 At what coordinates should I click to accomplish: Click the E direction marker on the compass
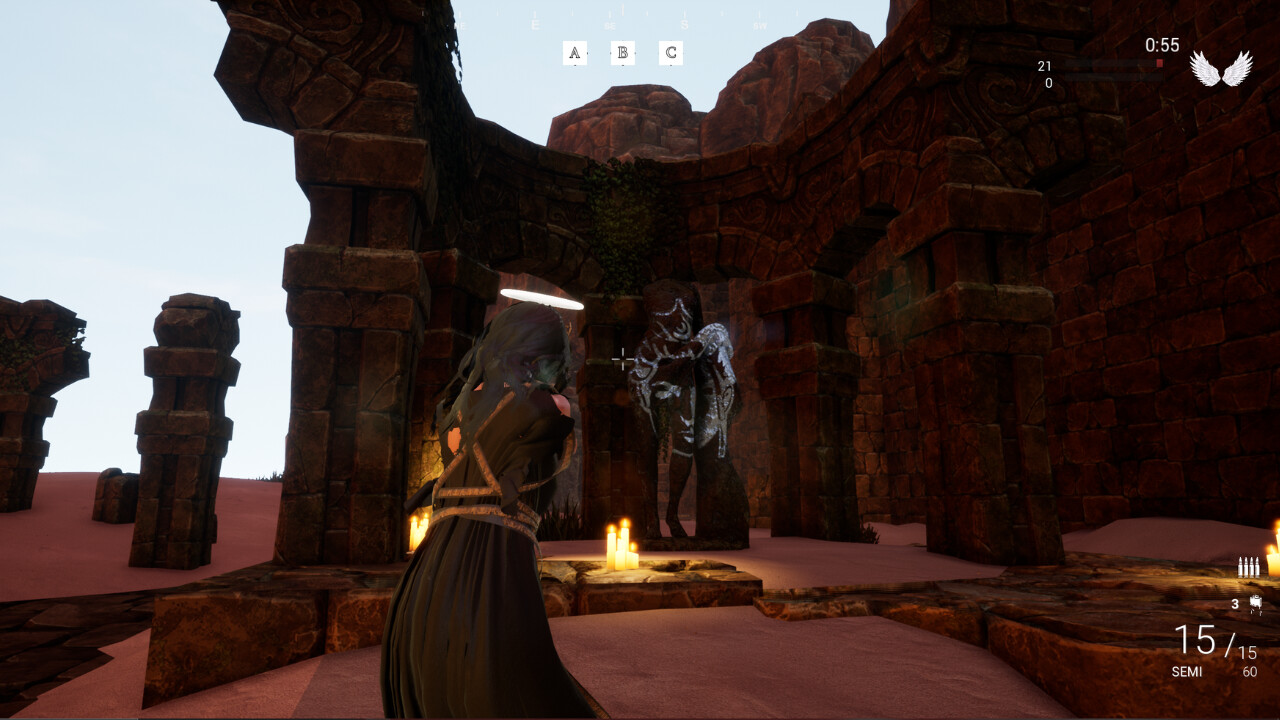(x=536, y=23)
